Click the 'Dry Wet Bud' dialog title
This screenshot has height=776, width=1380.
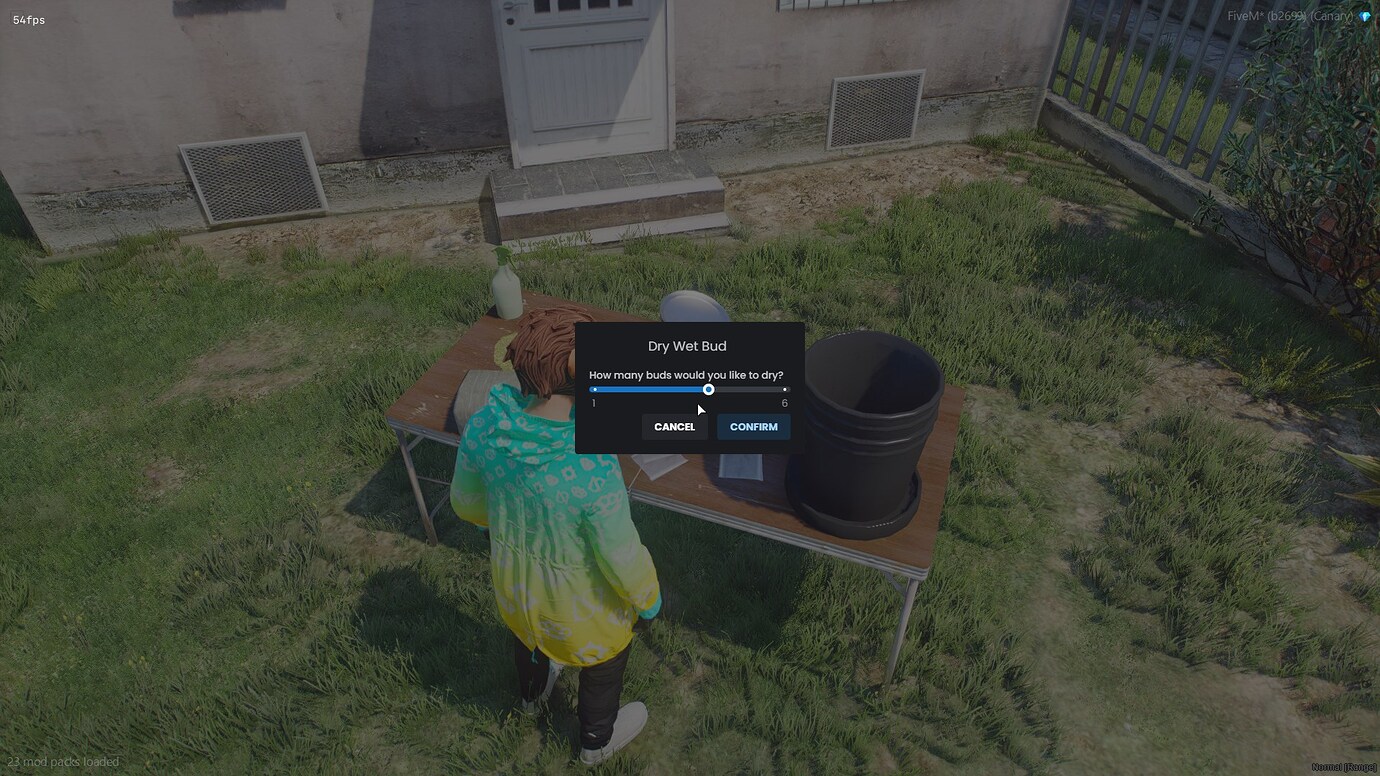(687, 345)
